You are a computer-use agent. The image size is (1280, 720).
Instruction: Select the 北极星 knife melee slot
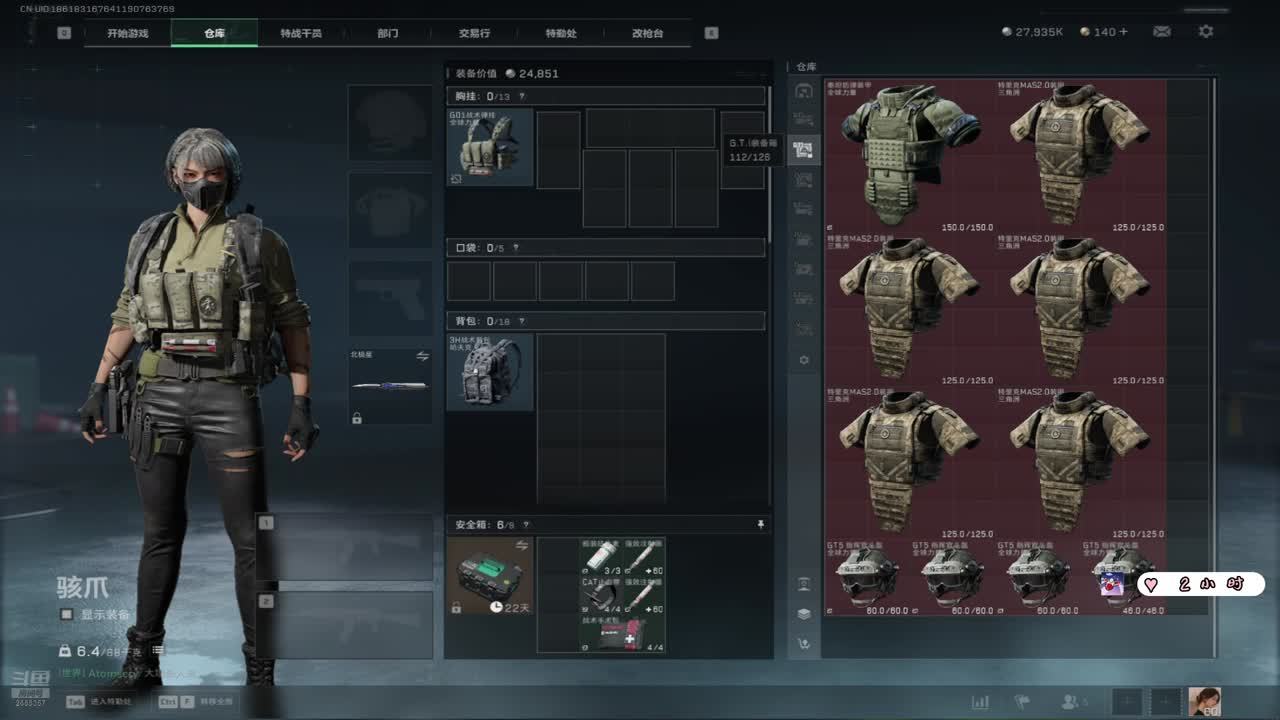[x=390, y=385]
